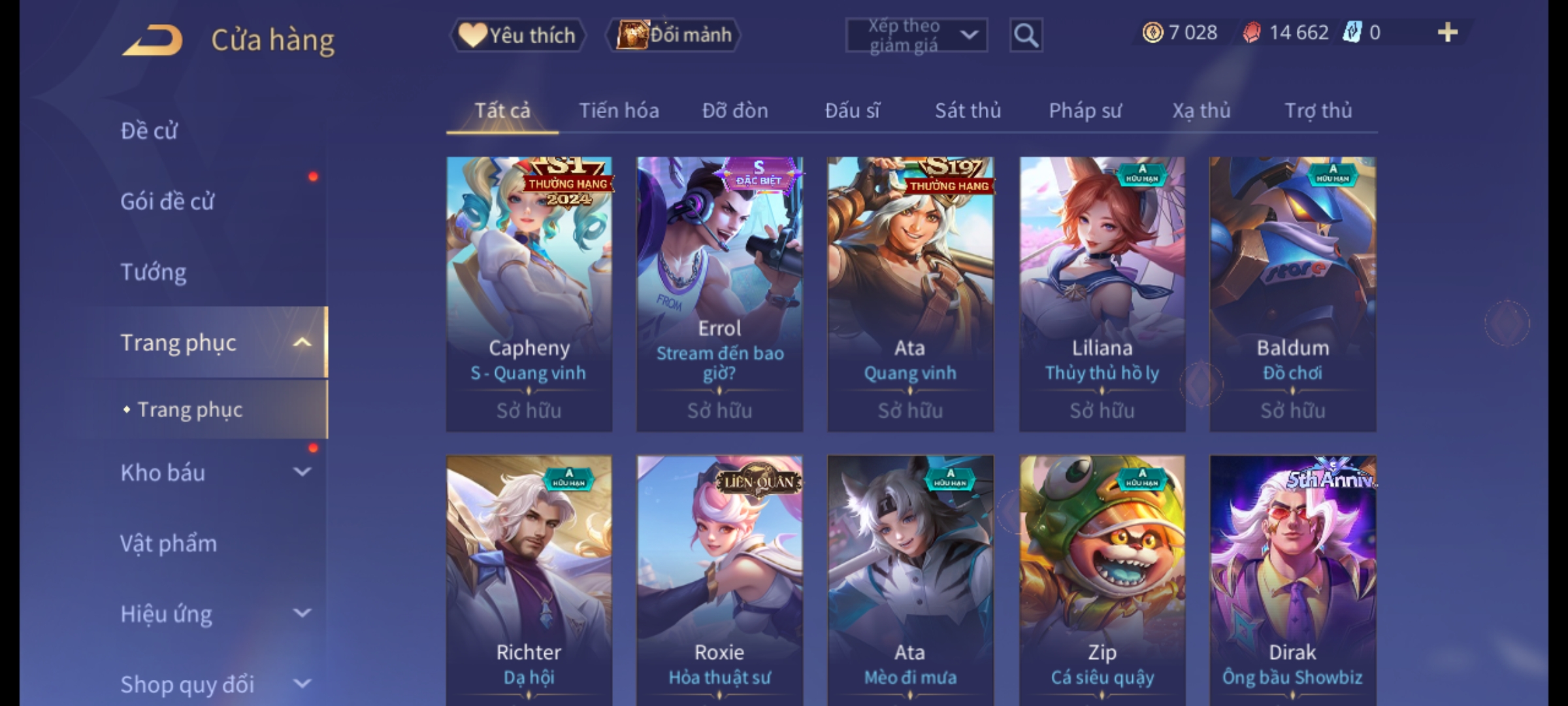The width and height of the screenshot is (1568, 706).
Task: Switch to the Đỡ đòn tab
Action: (x=735, y=110)
